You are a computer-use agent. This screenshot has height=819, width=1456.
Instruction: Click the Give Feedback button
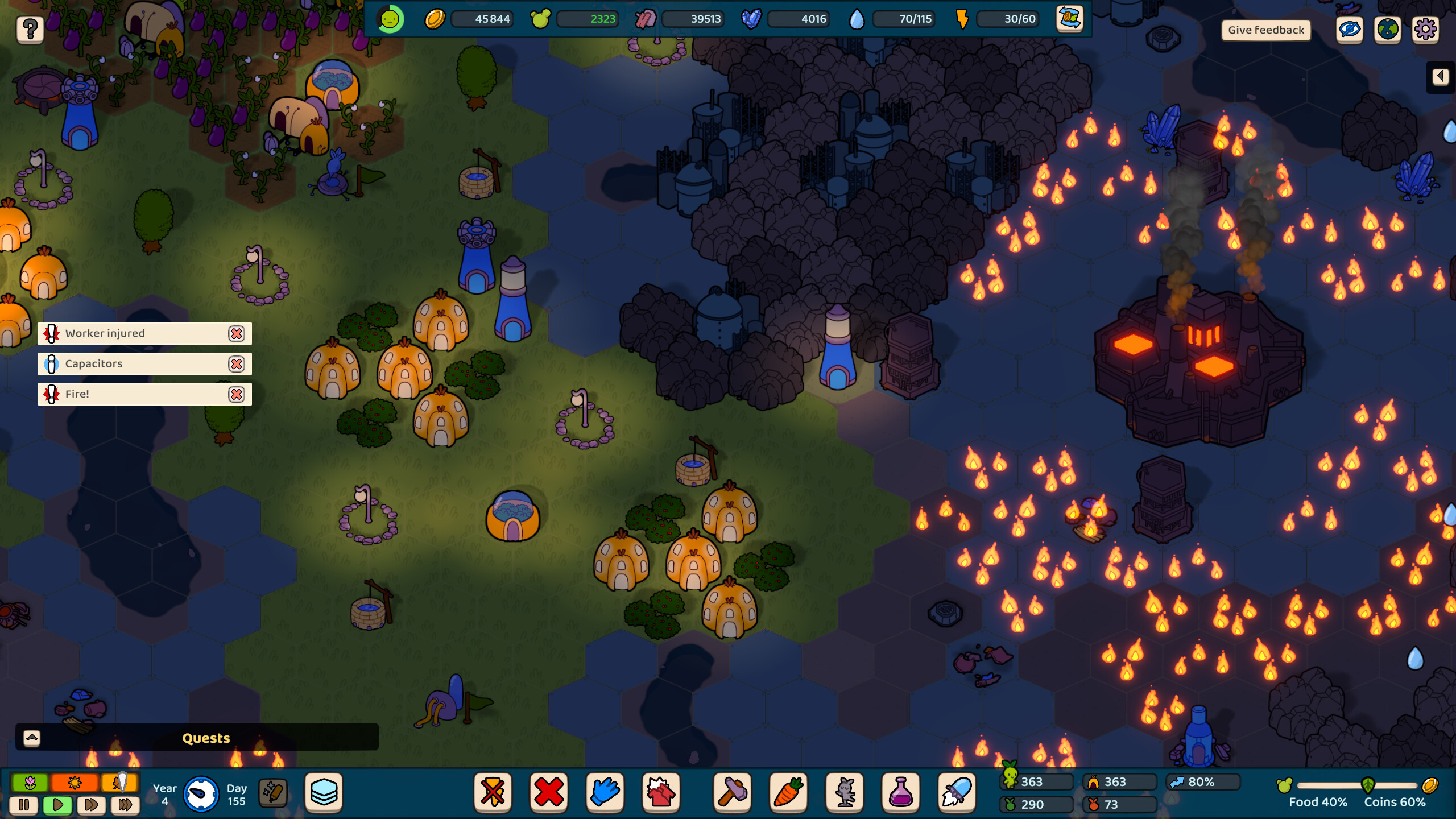[1265, 30]
